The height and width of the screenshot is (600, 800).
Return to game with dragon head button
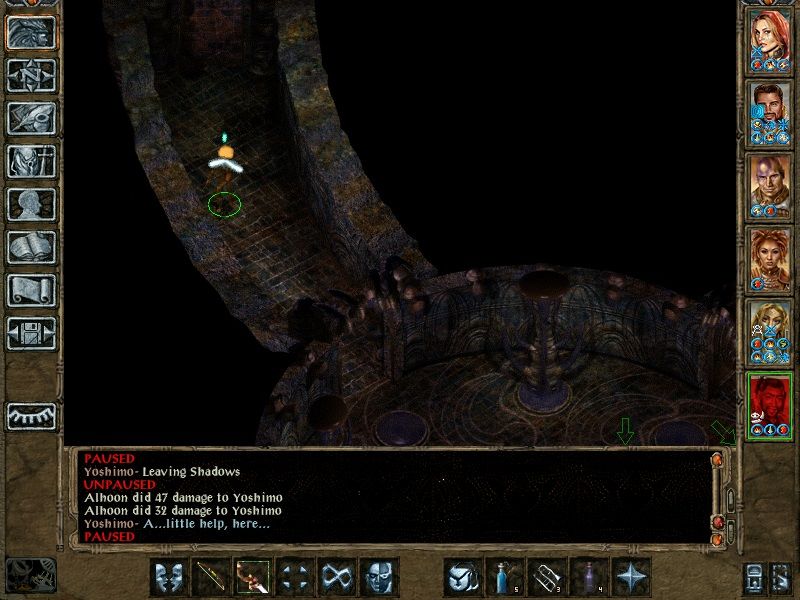pos(31,33)
